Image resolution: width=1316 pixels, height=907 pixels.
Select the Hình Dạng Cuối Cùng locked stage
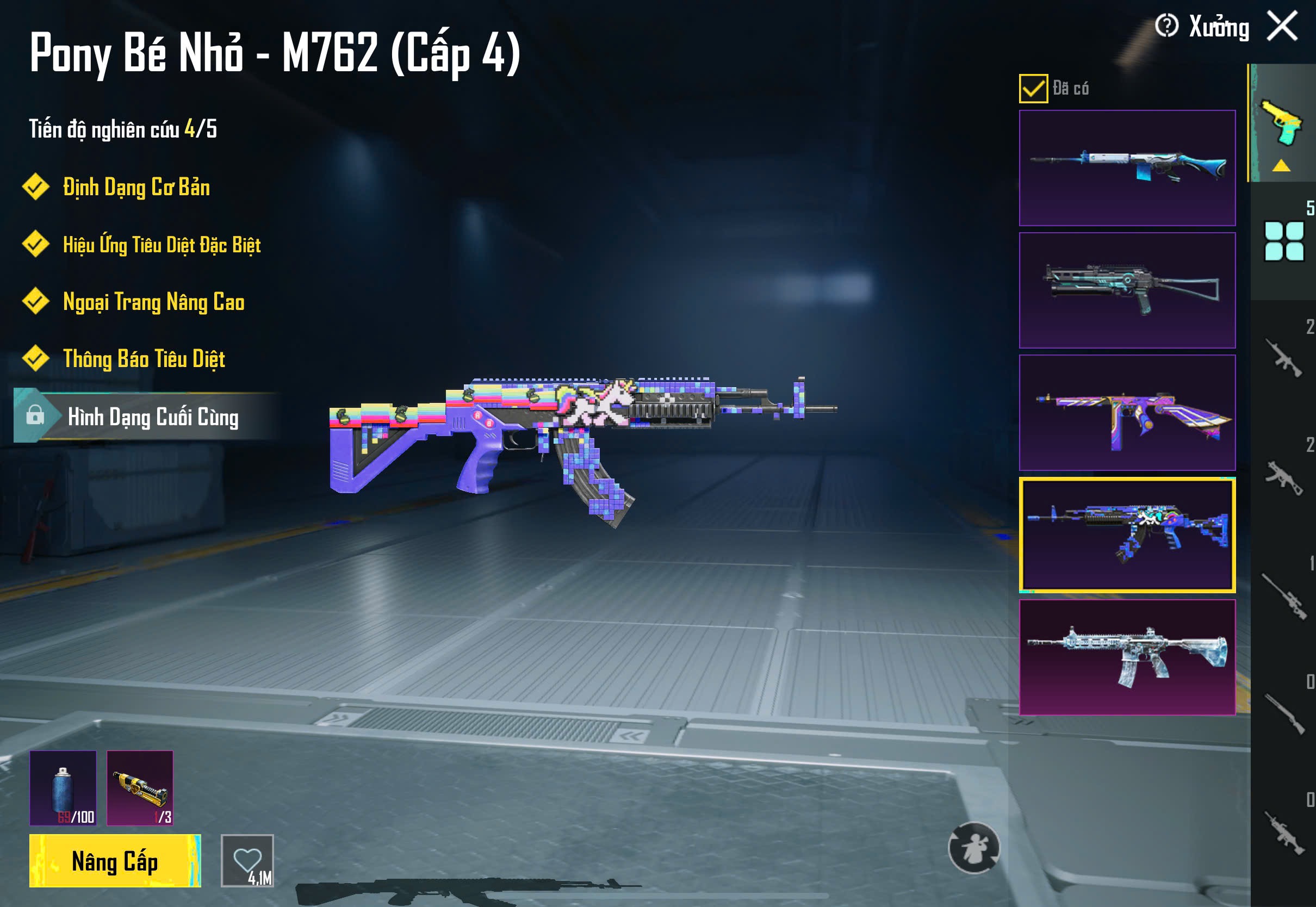point(152,417)
